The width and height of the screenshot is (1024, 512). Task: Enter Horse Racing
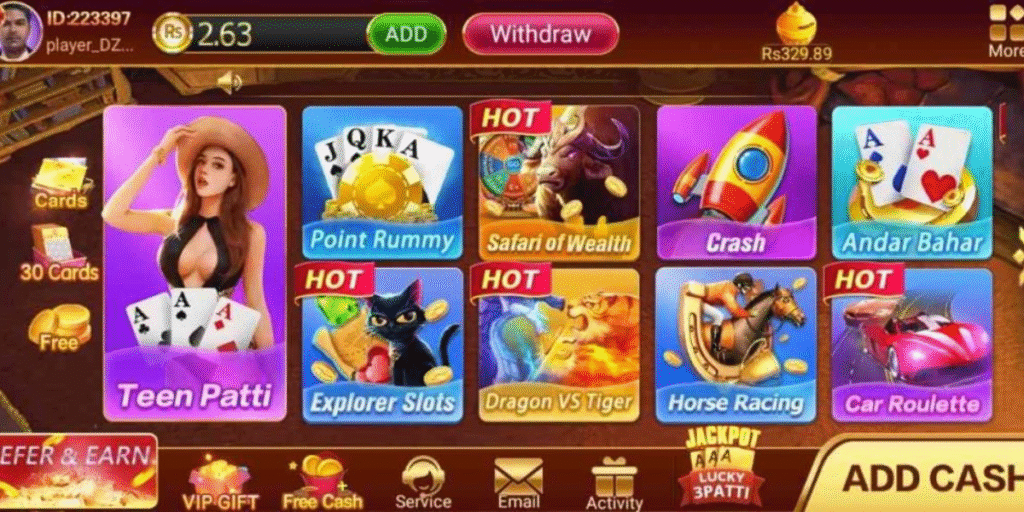(x=735, y=344)
